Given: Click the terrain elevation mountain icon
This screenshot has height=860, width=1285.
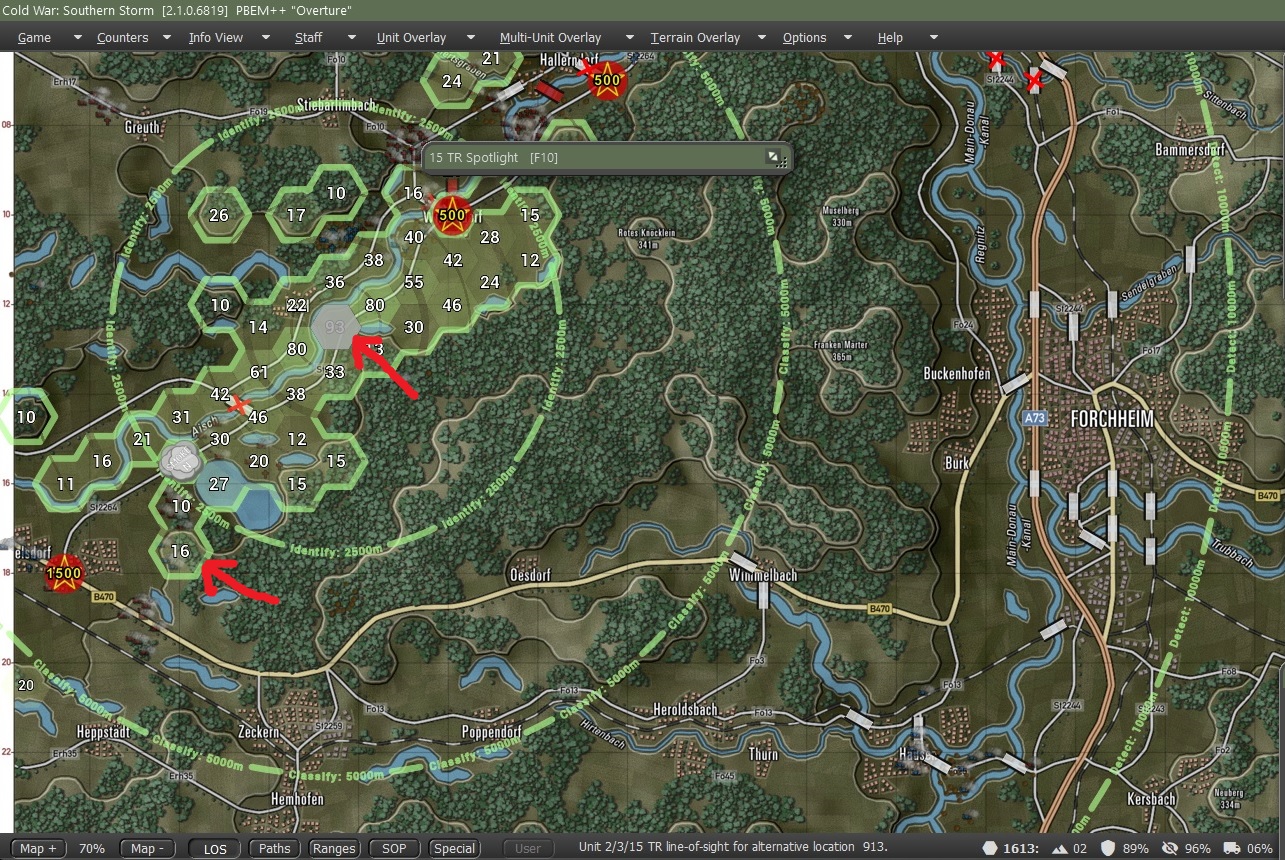Looking at the screenshot, I should pos(1059,848).
